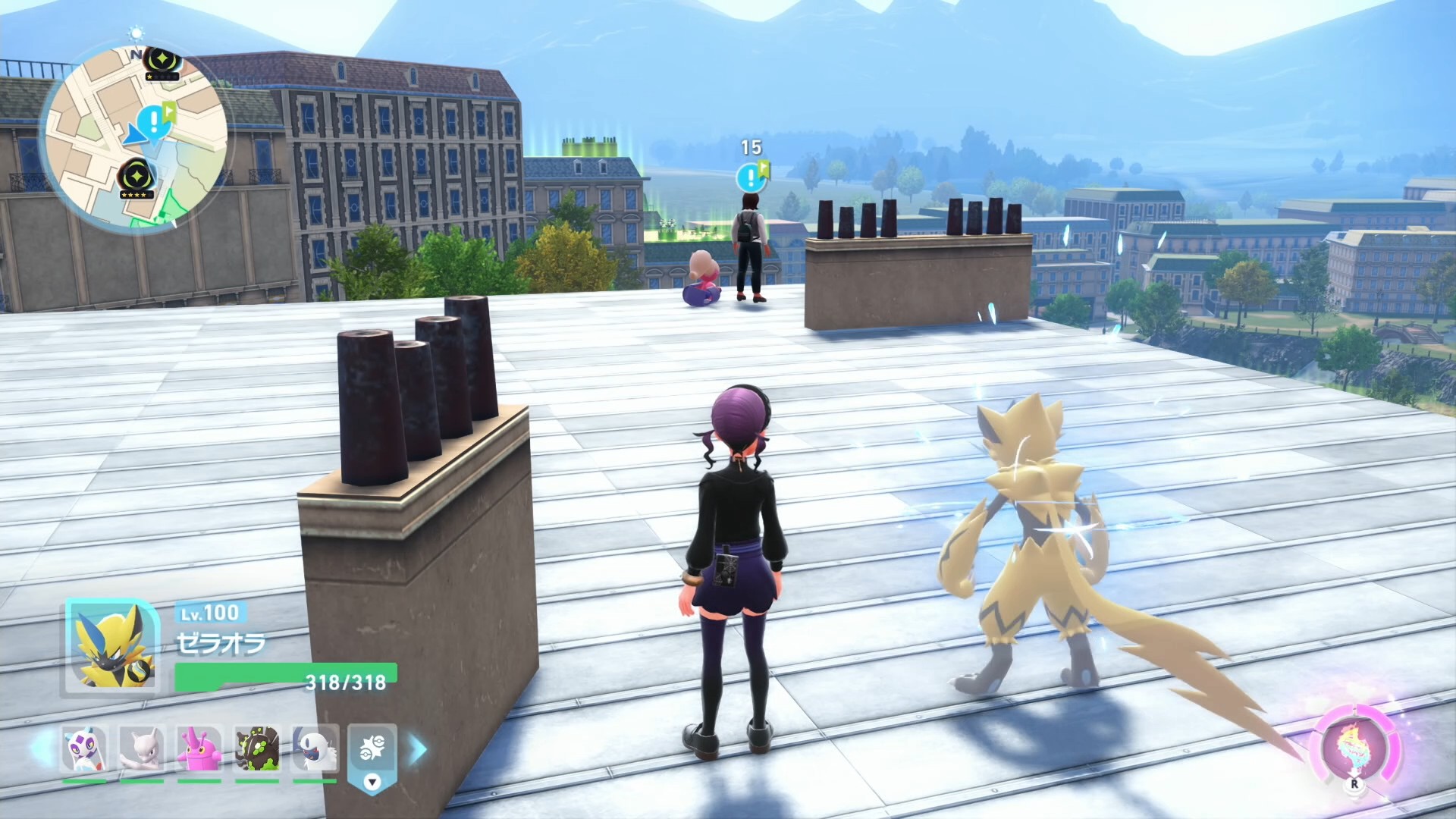Click the blue exclamation quest marker on minimap
Screen dimensions: 1456x819
tap(154, 120)
